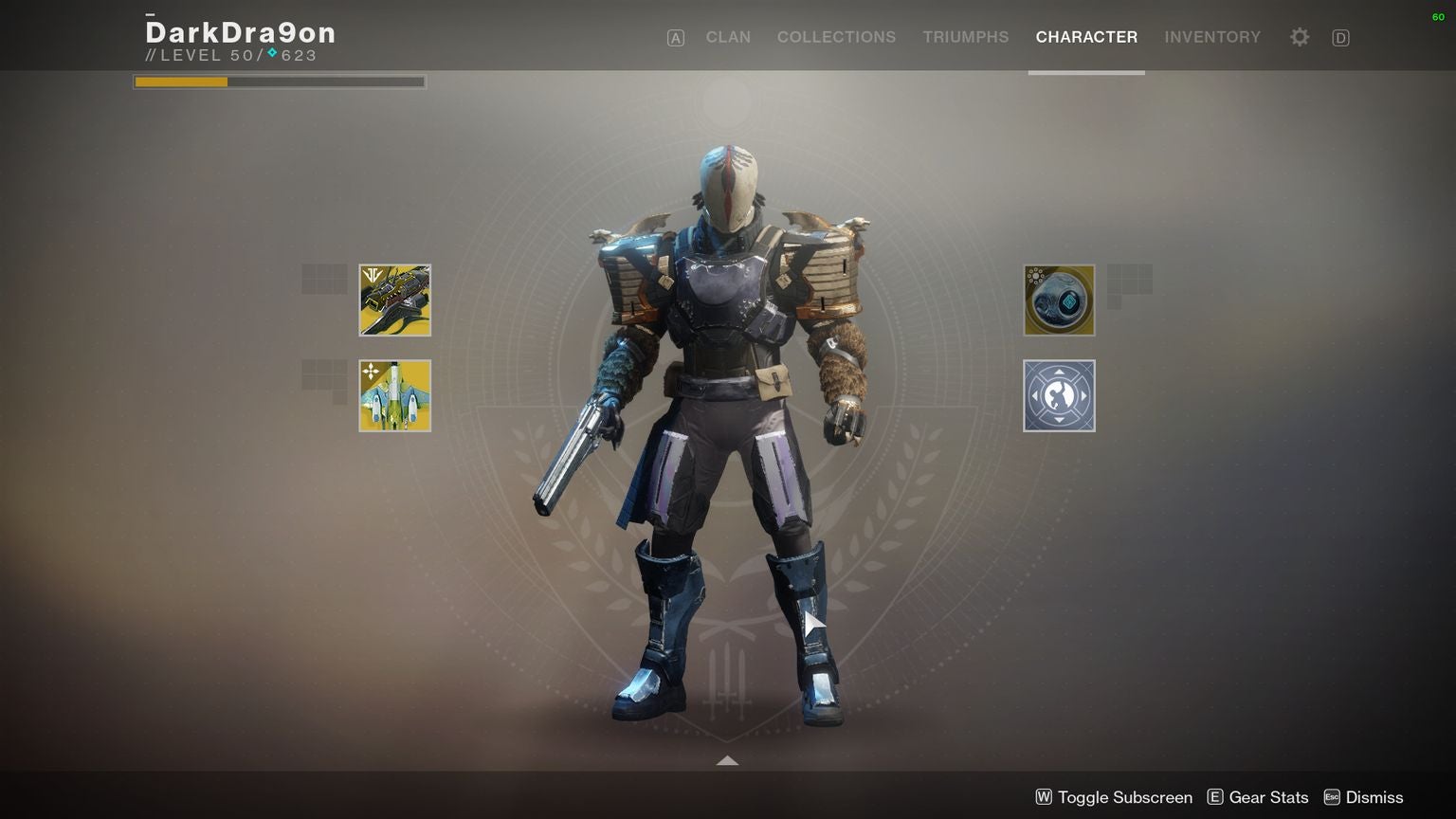Image resolution: width=1456 pixels, height=819 pixels.
Task: Open the settings gear icon
Action: coord(1299,37)
